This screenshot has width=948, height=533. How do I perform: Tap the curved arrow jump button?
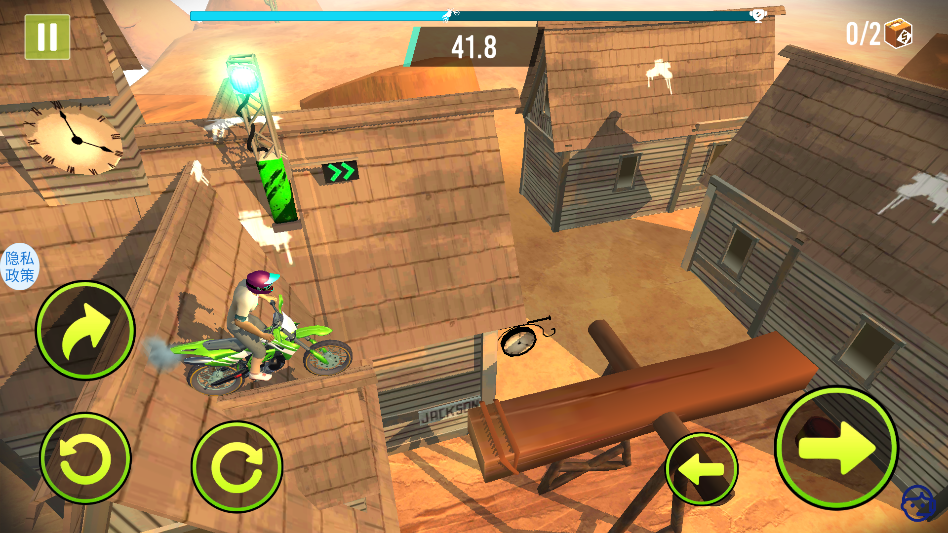pos(85,331)
